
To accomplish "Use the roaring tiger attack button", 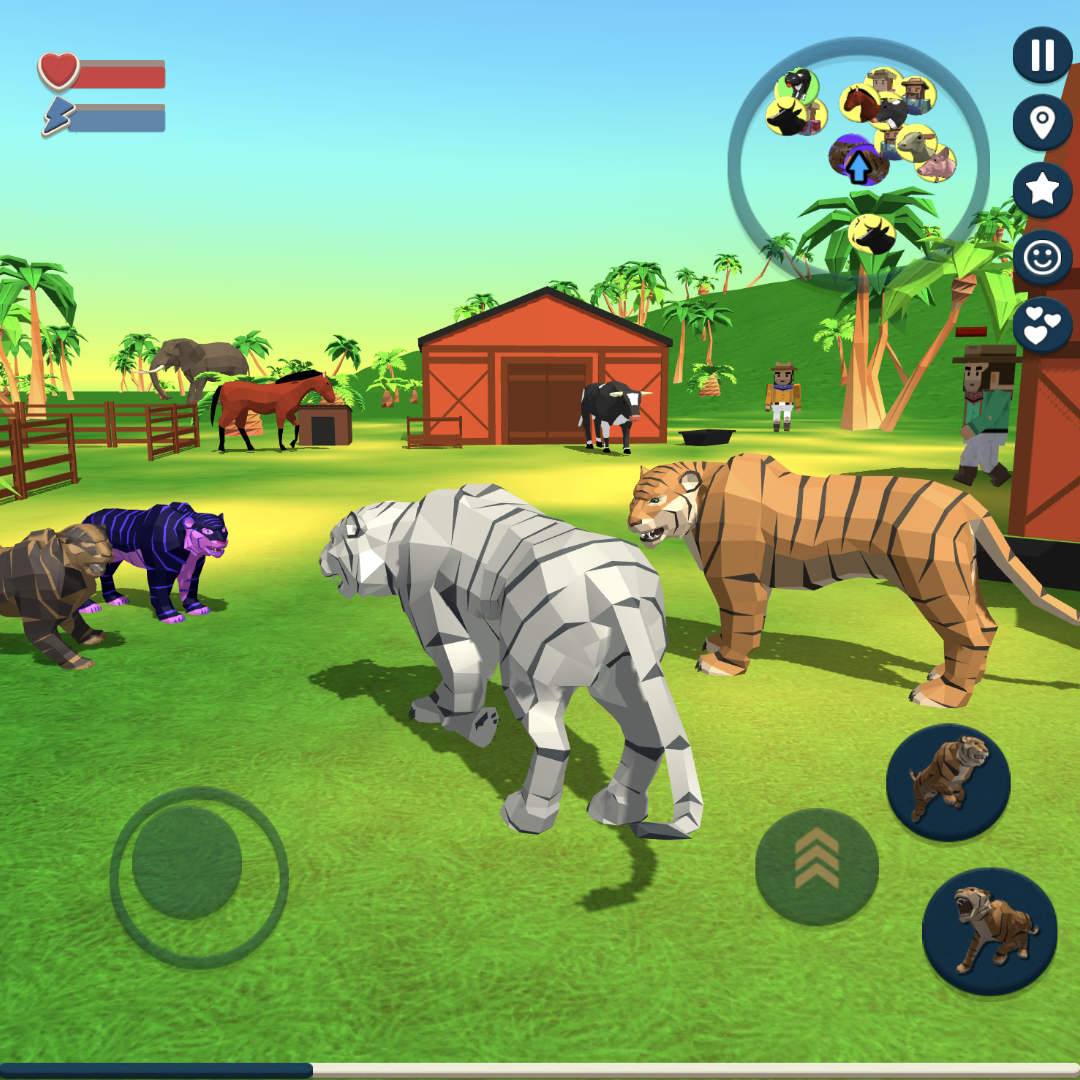I will coord(988,931).
